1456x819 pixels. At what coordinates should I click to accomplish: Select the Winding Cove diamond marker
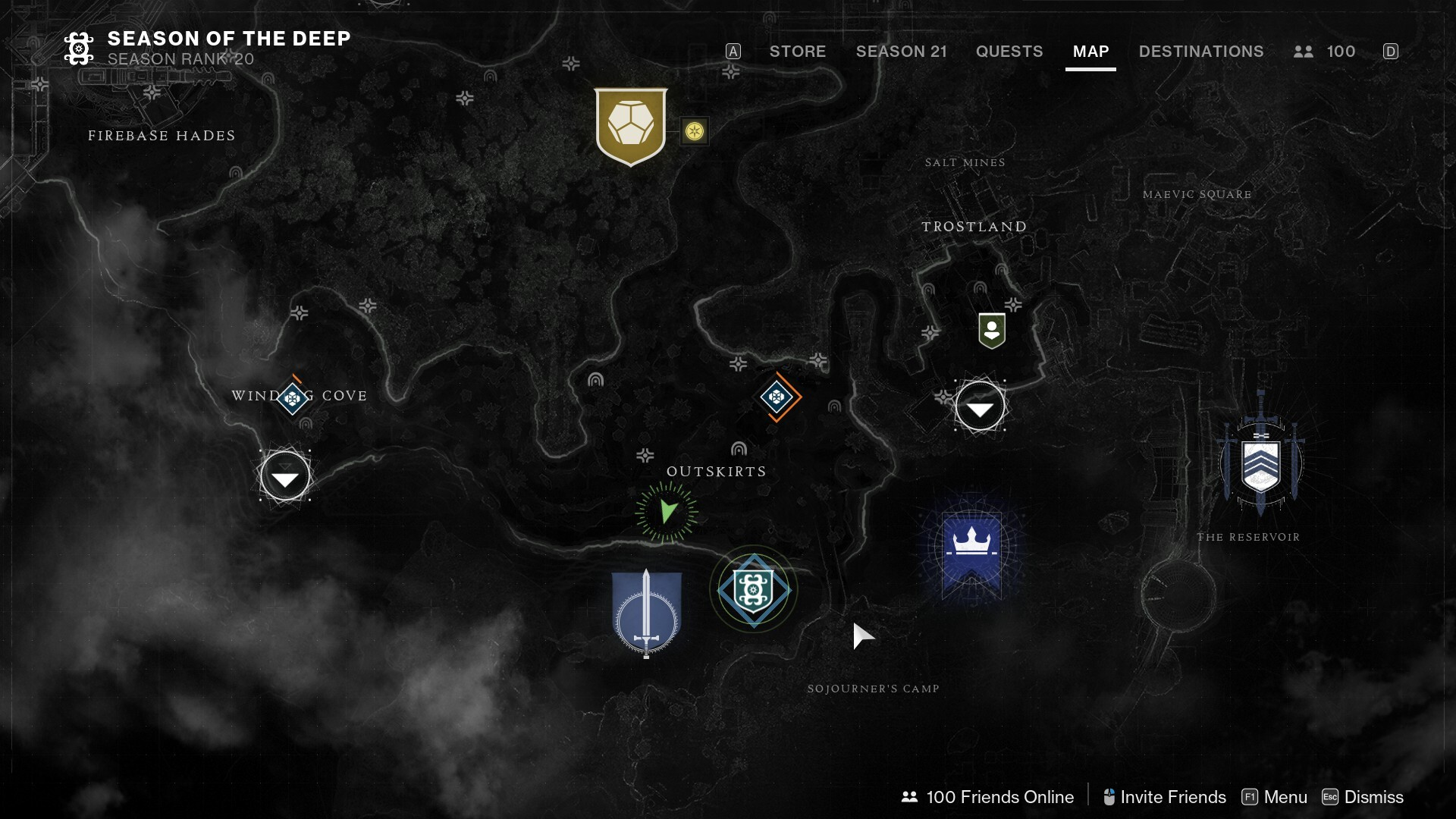[293, 397]
